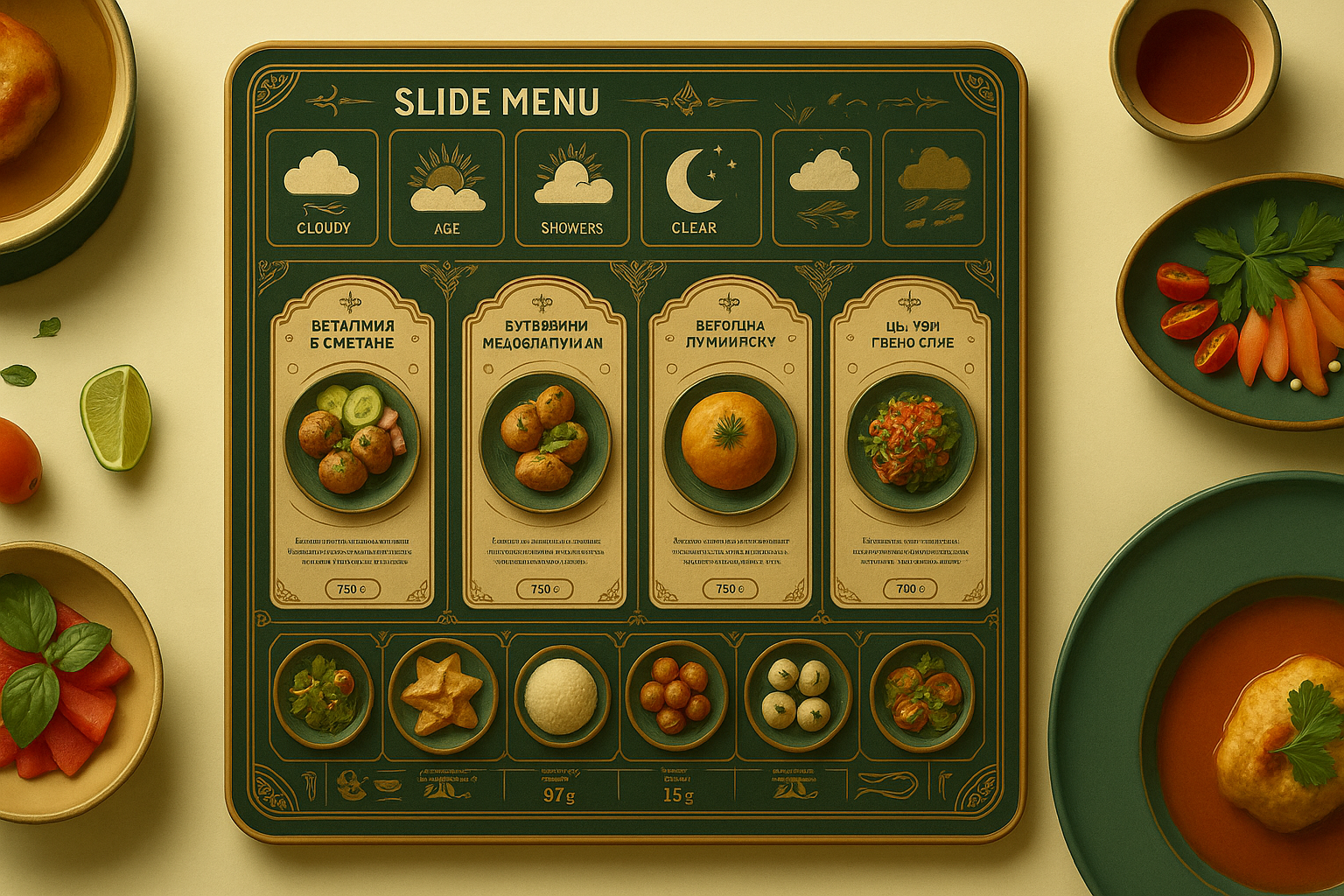Choose the tomato and greens salad card
This screenshot has height=896, width=1344.
click(x=911, y=442)
